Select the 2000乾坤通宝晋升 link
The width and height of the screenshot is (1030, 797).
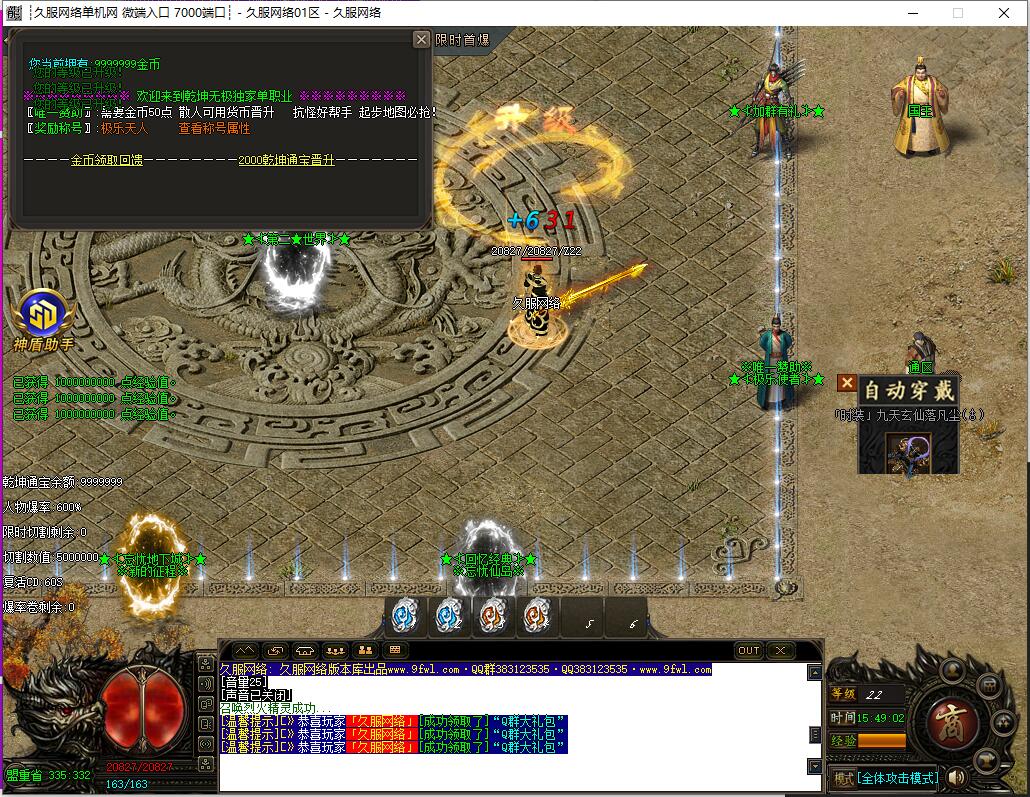[286, 160]
